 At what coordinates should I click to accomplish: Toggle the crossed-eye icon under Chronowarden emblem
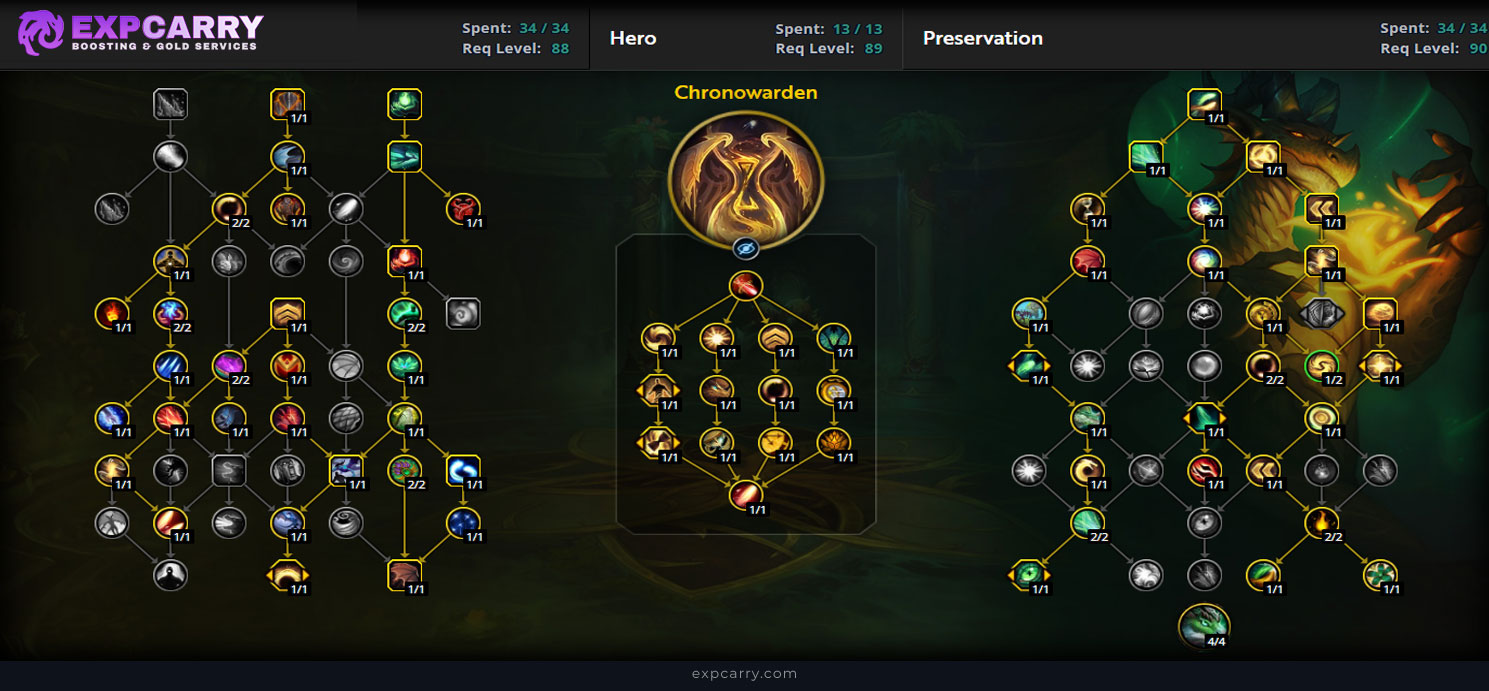(746, 248)
